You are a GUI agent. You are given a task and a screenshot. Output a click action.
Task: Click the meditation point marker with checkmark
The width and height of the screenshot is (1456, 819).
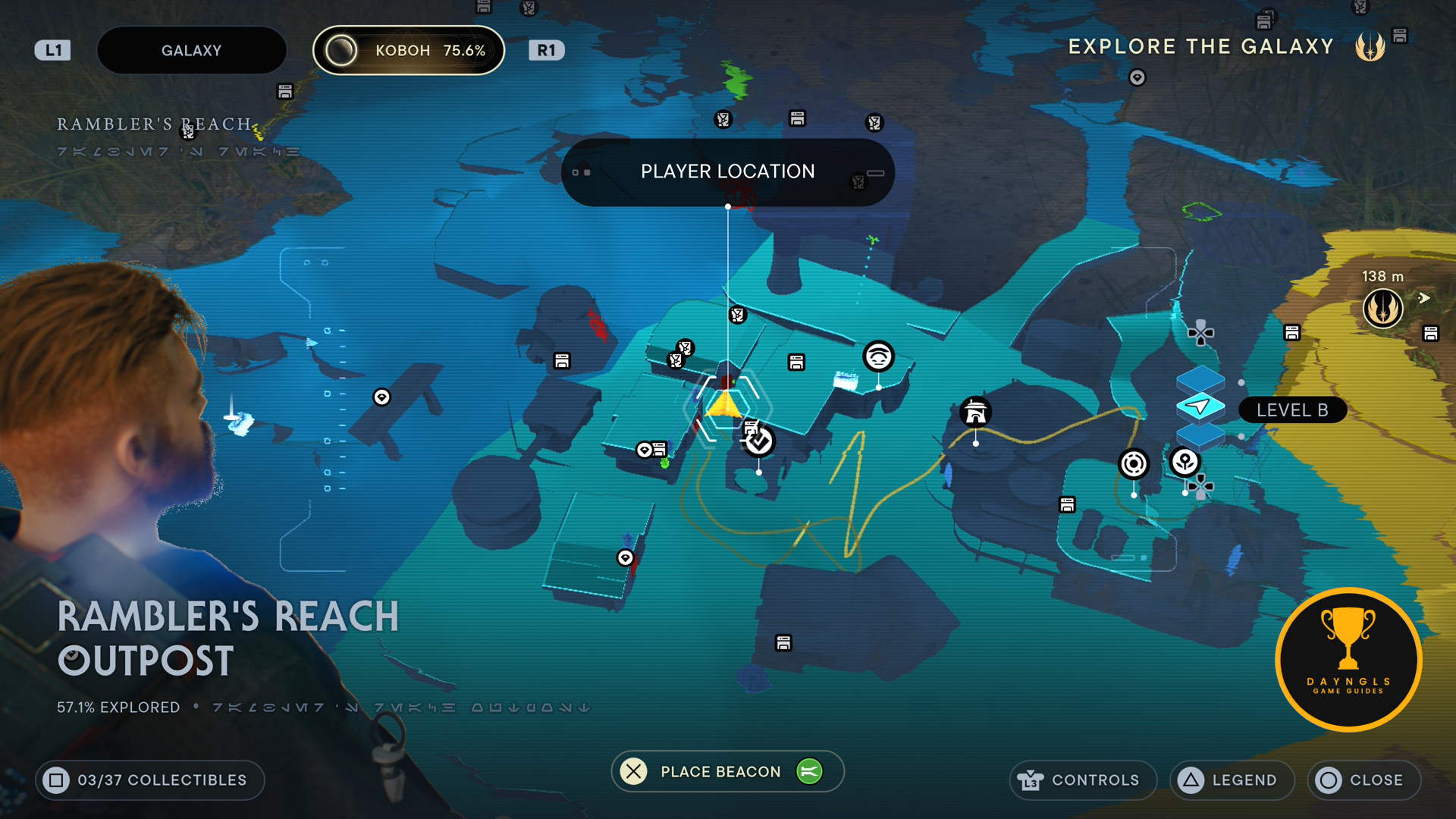(758, 441)
